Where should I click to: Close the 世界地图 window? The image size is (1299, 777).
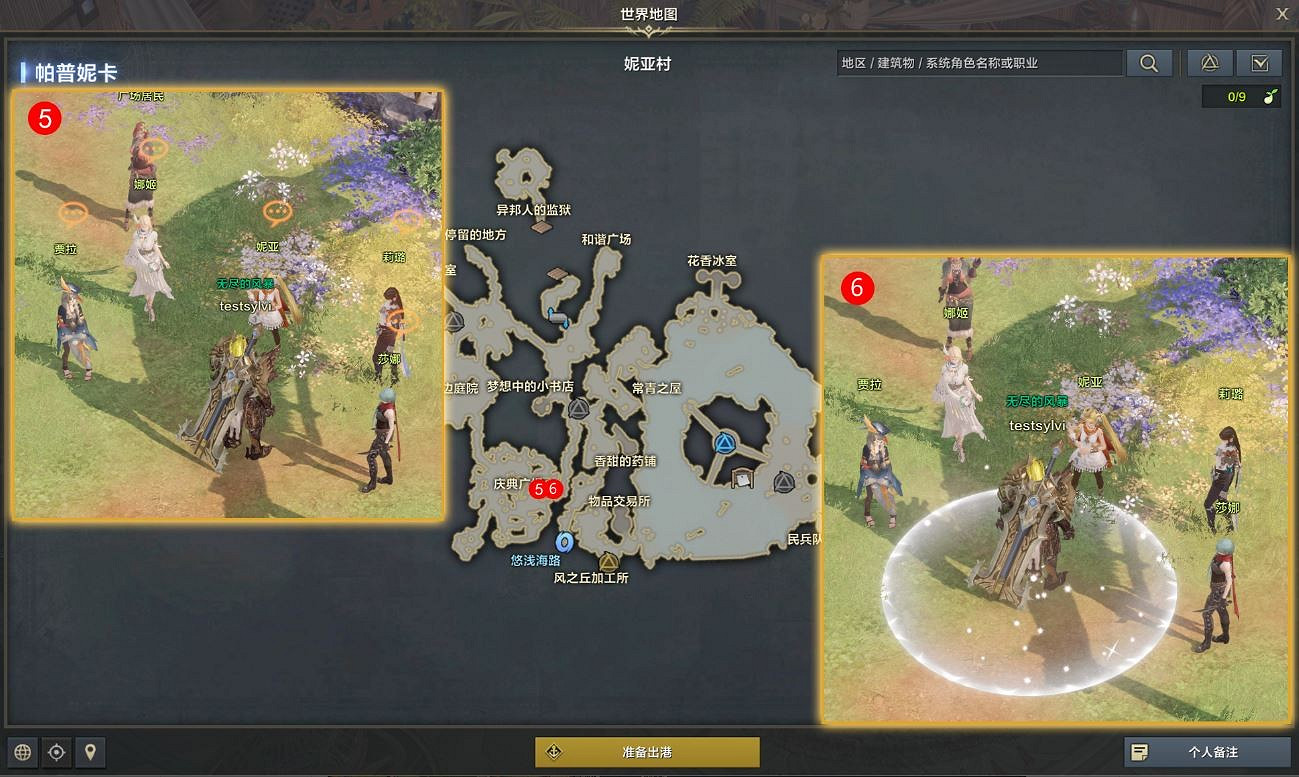1283,14
